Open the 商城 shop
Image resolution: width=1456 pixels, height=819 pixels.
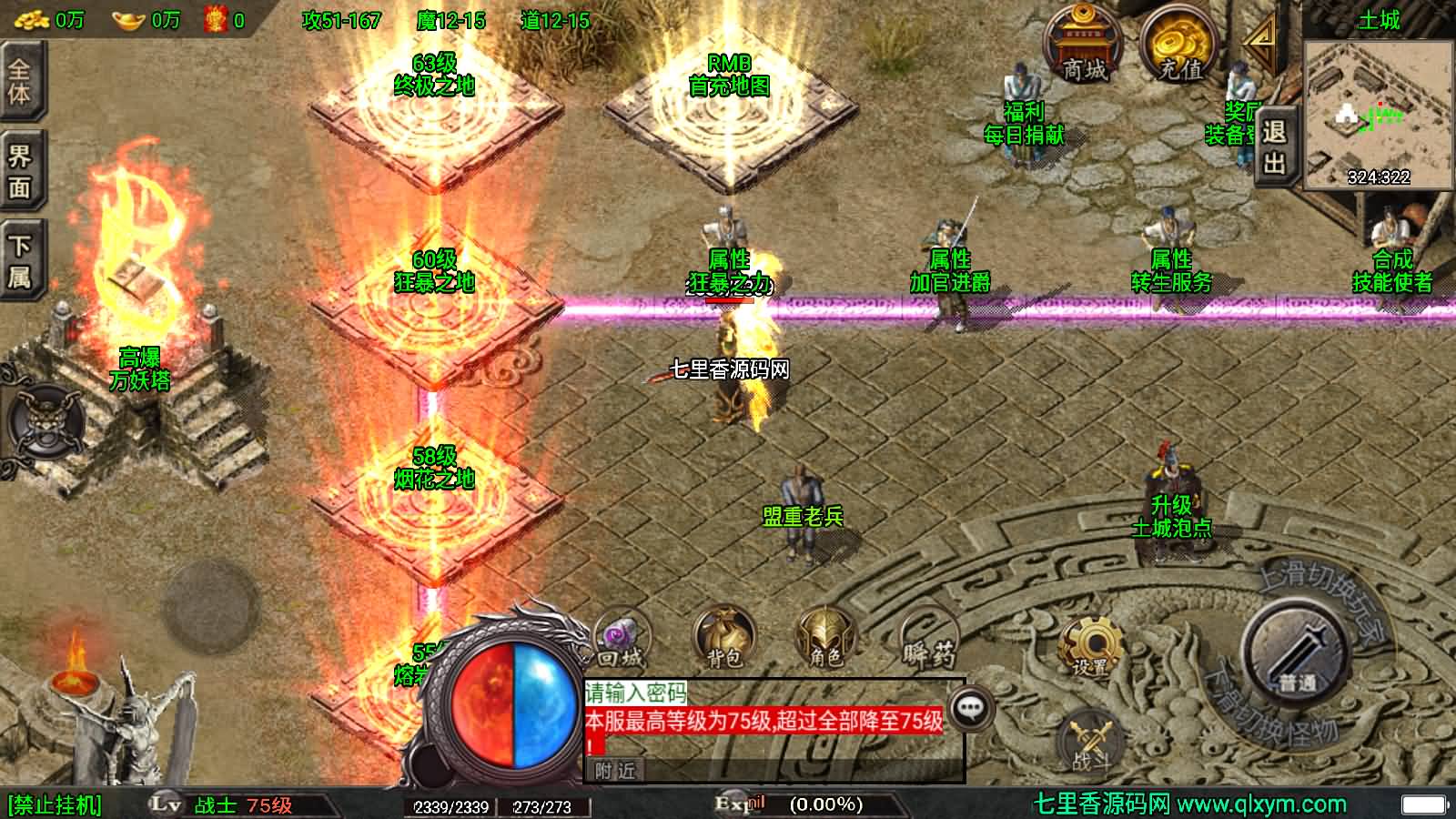click(x=1083, y=45)
